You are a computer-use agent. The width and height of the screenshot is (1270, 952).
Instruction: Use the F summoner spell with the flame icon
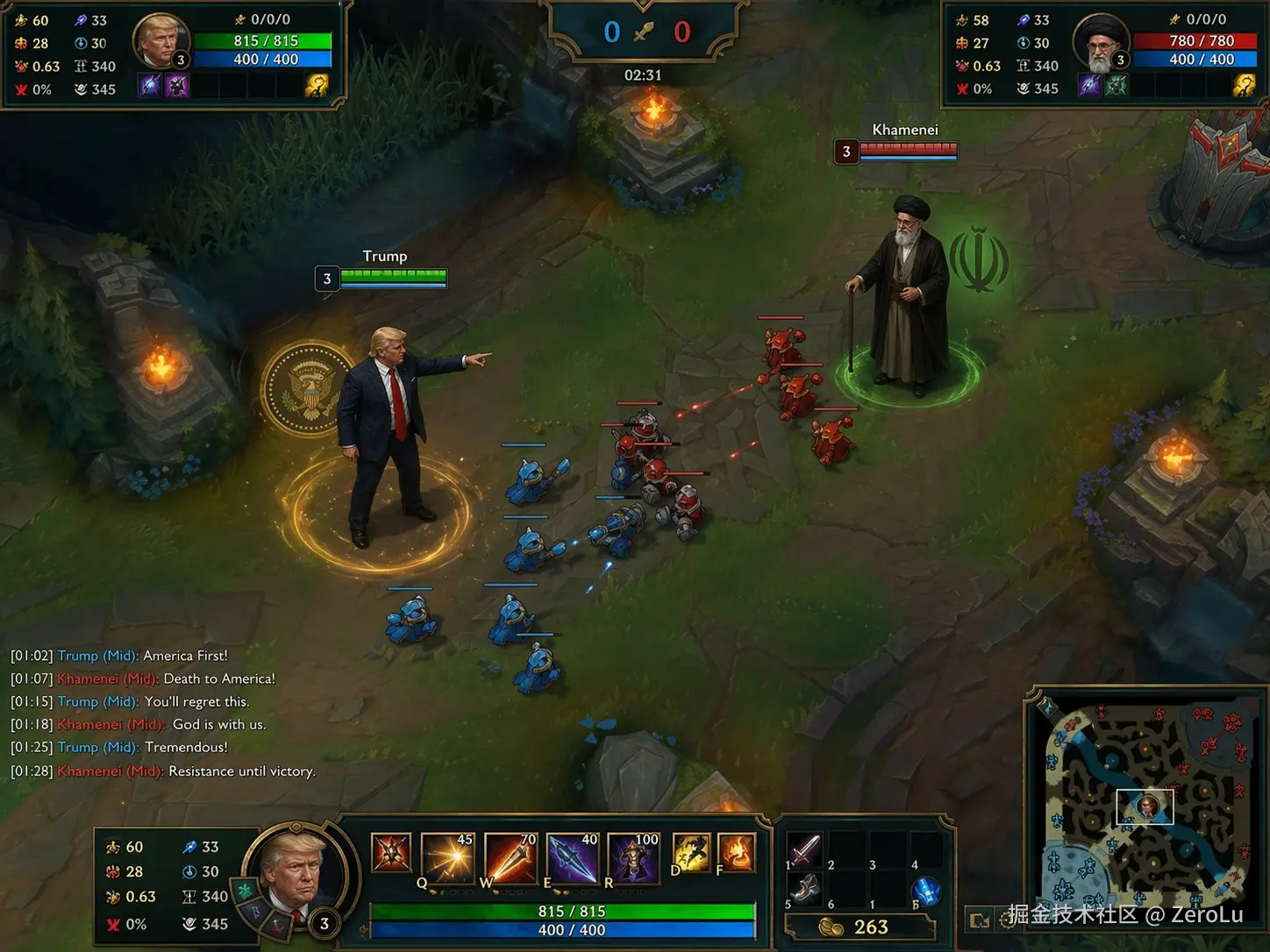pyautogui.click(x=736, y=853)
